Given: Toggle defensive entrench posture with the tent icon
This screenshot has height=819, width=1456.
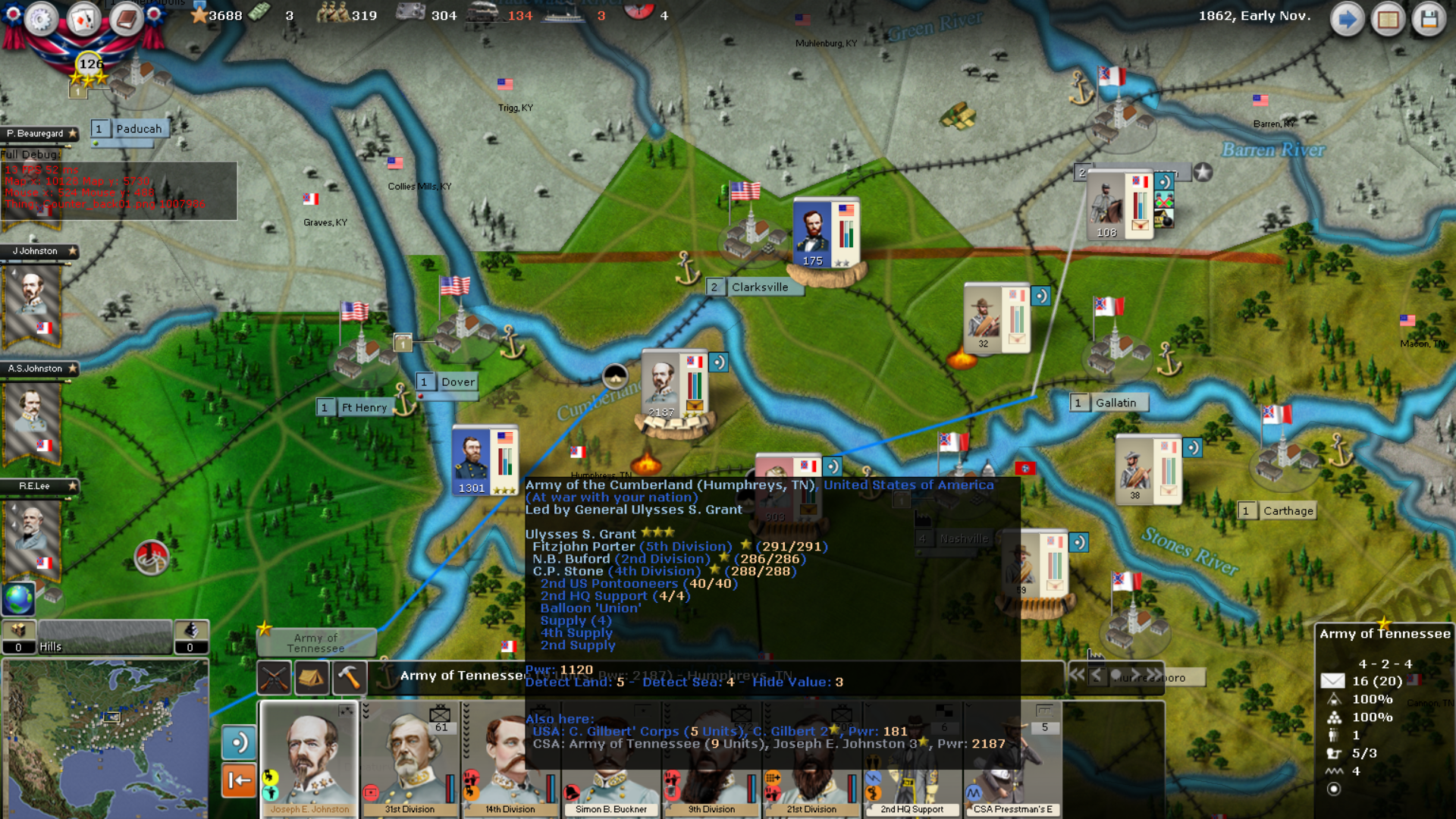Looking at the screenshot, I should [x=312, y=677].
